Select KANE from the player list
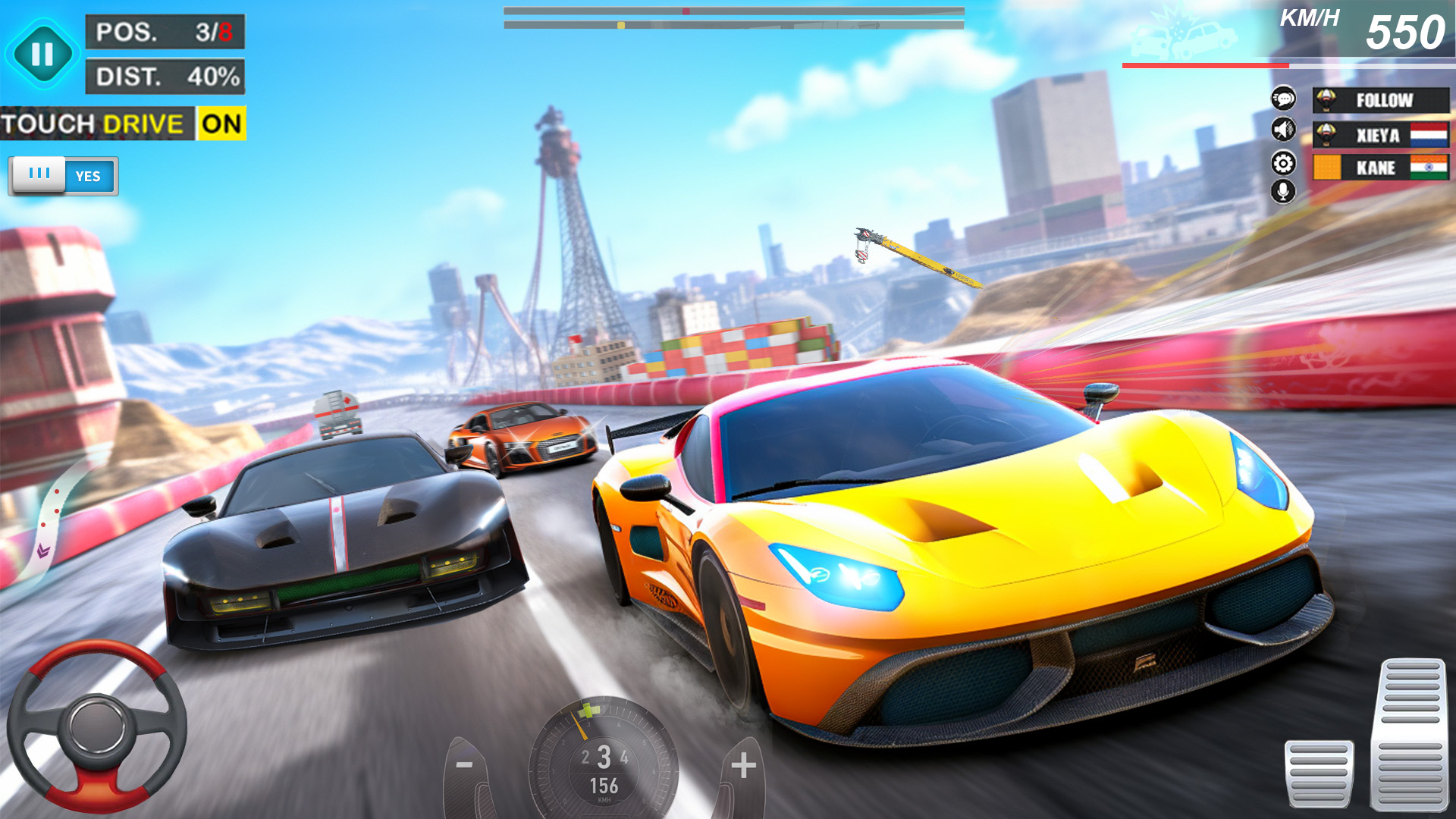Viewport: 1456px width, 819px height. [x=1382, y=168]
